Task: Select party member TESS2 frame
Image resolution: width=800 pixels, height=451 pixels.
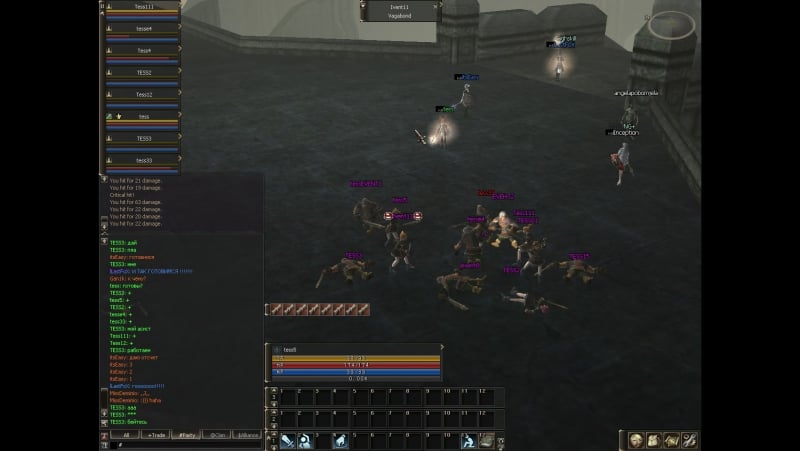Action: pos(143,74)
